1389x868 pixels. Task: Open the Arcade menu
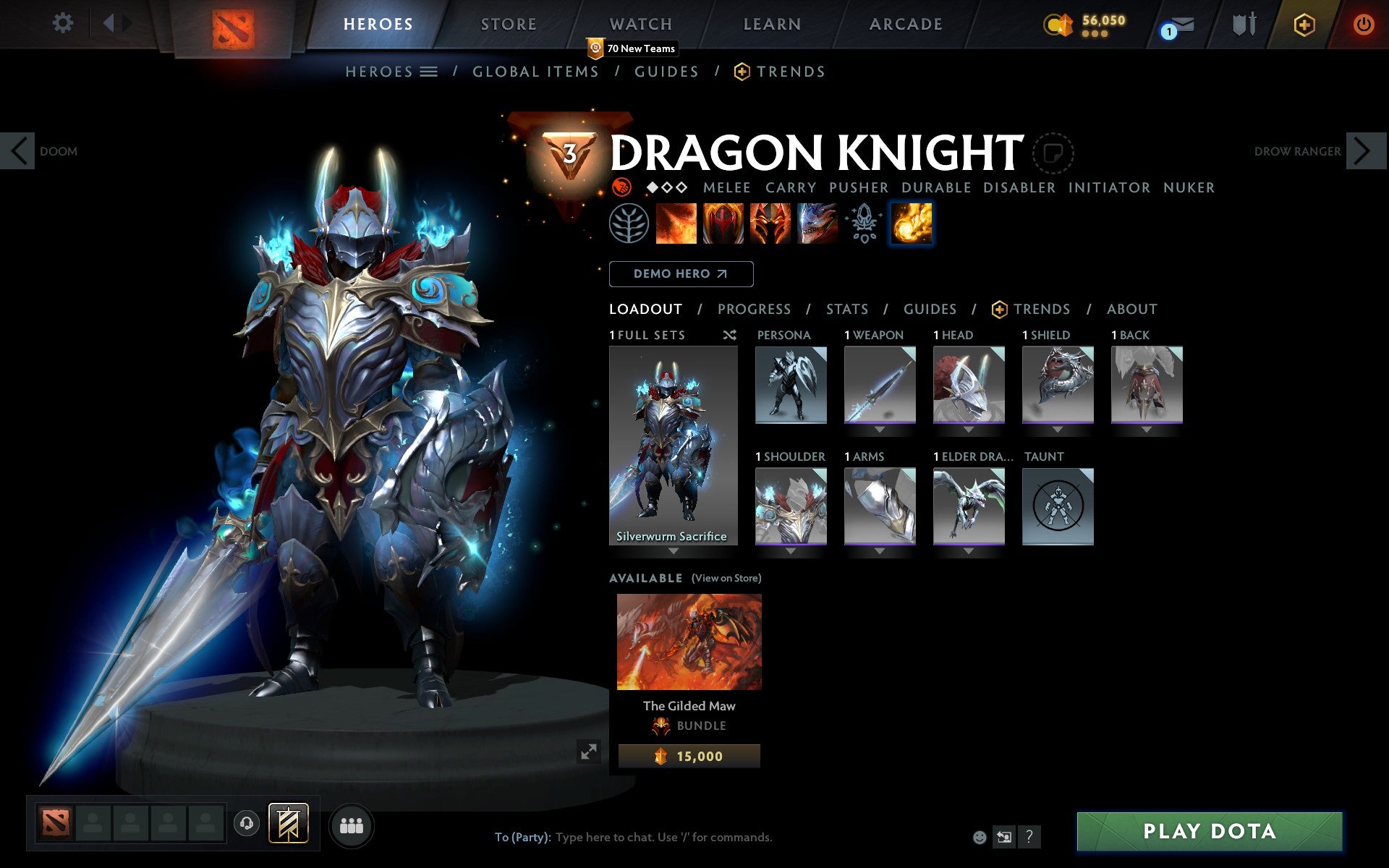(904, 24)
